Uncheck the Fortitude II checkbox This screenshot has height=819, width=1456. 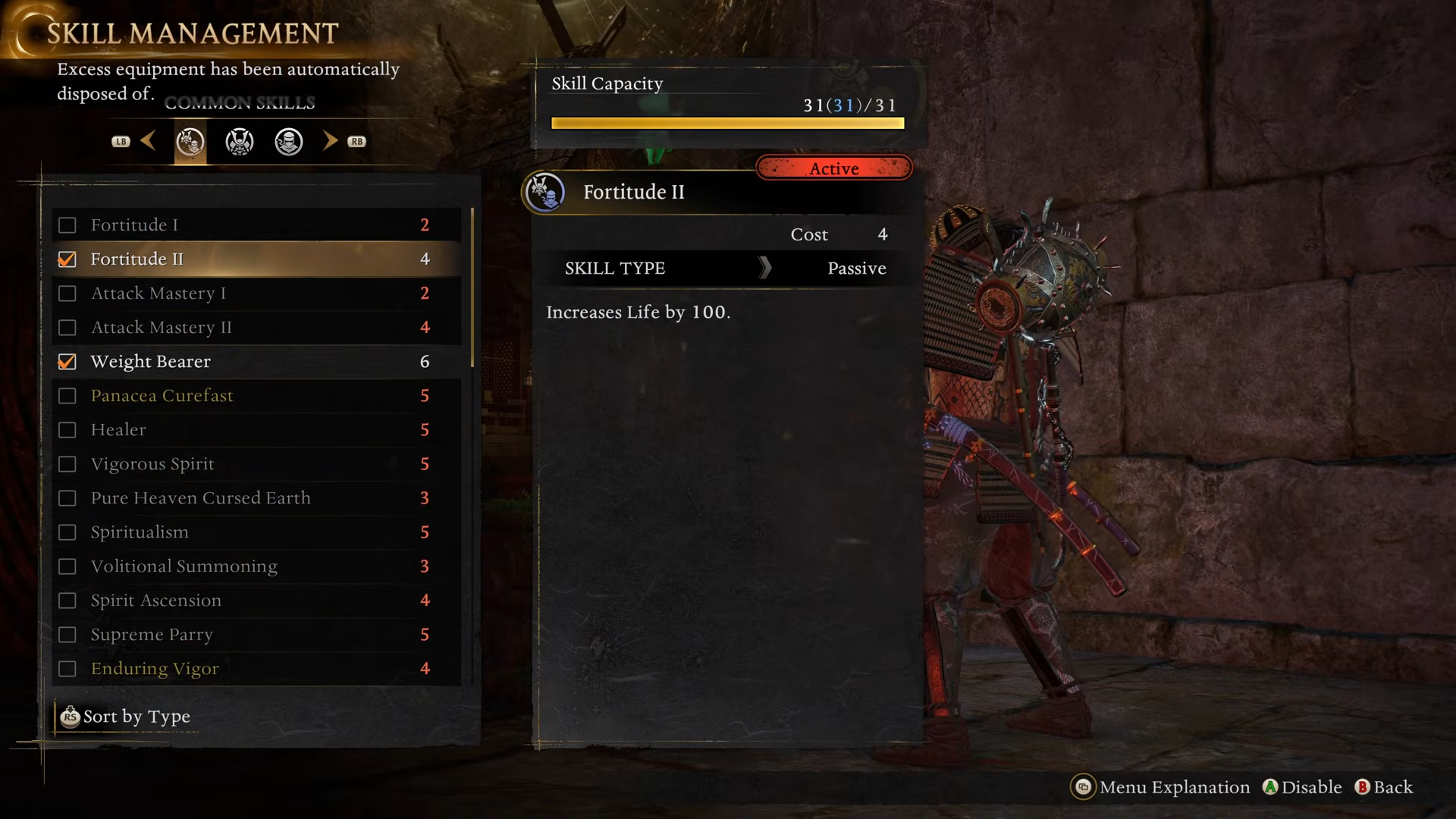pyautogui.click(x=67, y=259)
